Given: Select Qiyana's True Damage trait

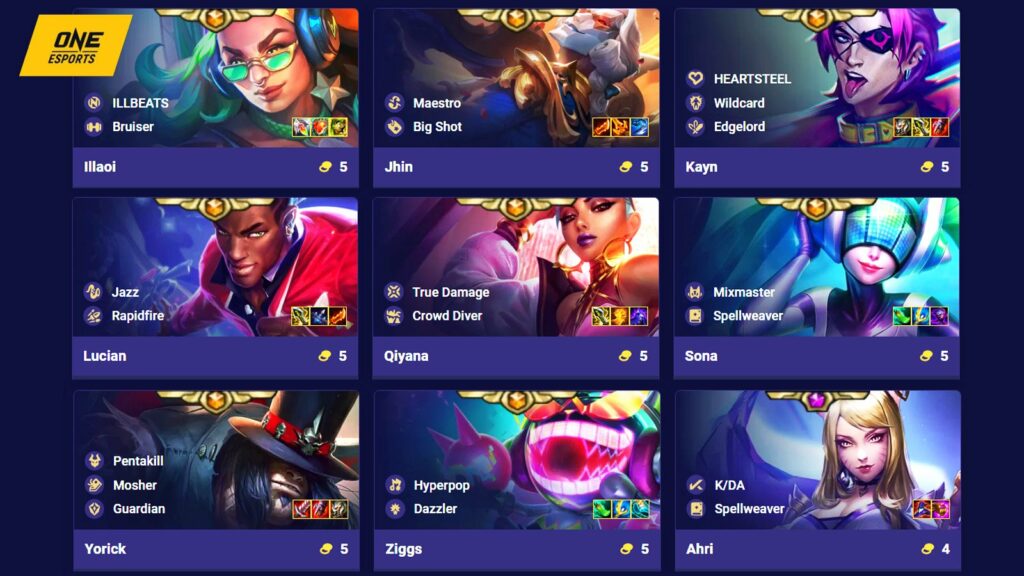Looking at the screenshot, I should 450,292.
